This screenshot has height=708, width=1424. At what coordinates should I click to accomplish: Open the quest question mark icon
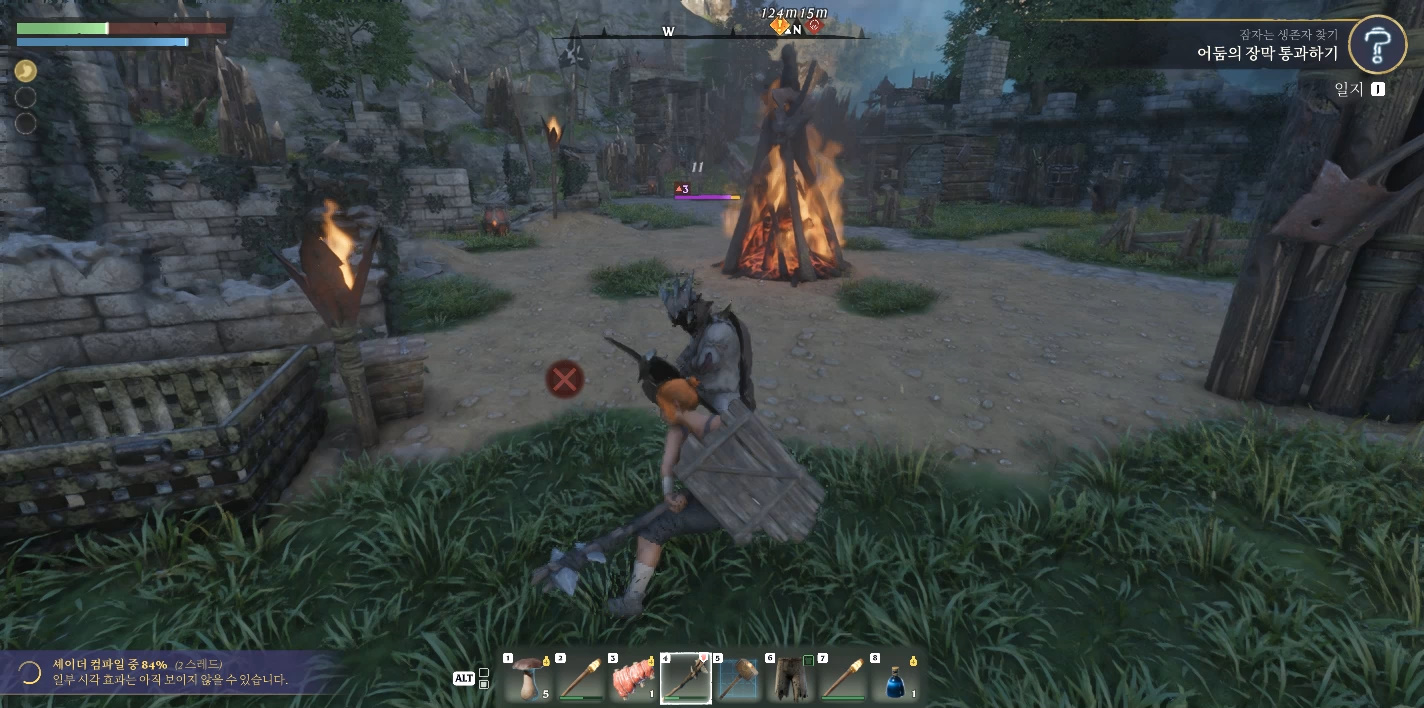point(1378,45)
